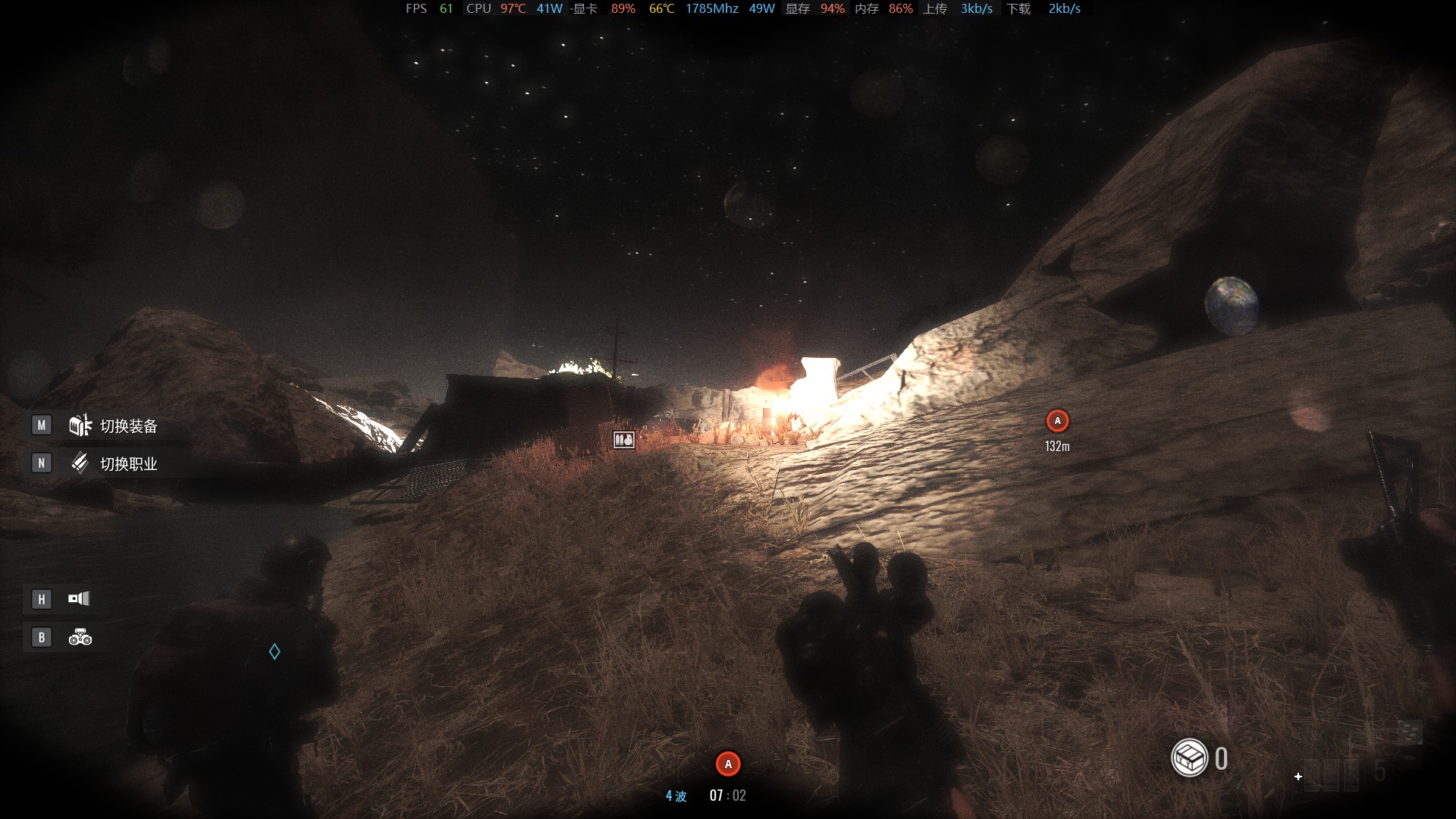Select the ammo resupply marker icon

click(624, 440)
